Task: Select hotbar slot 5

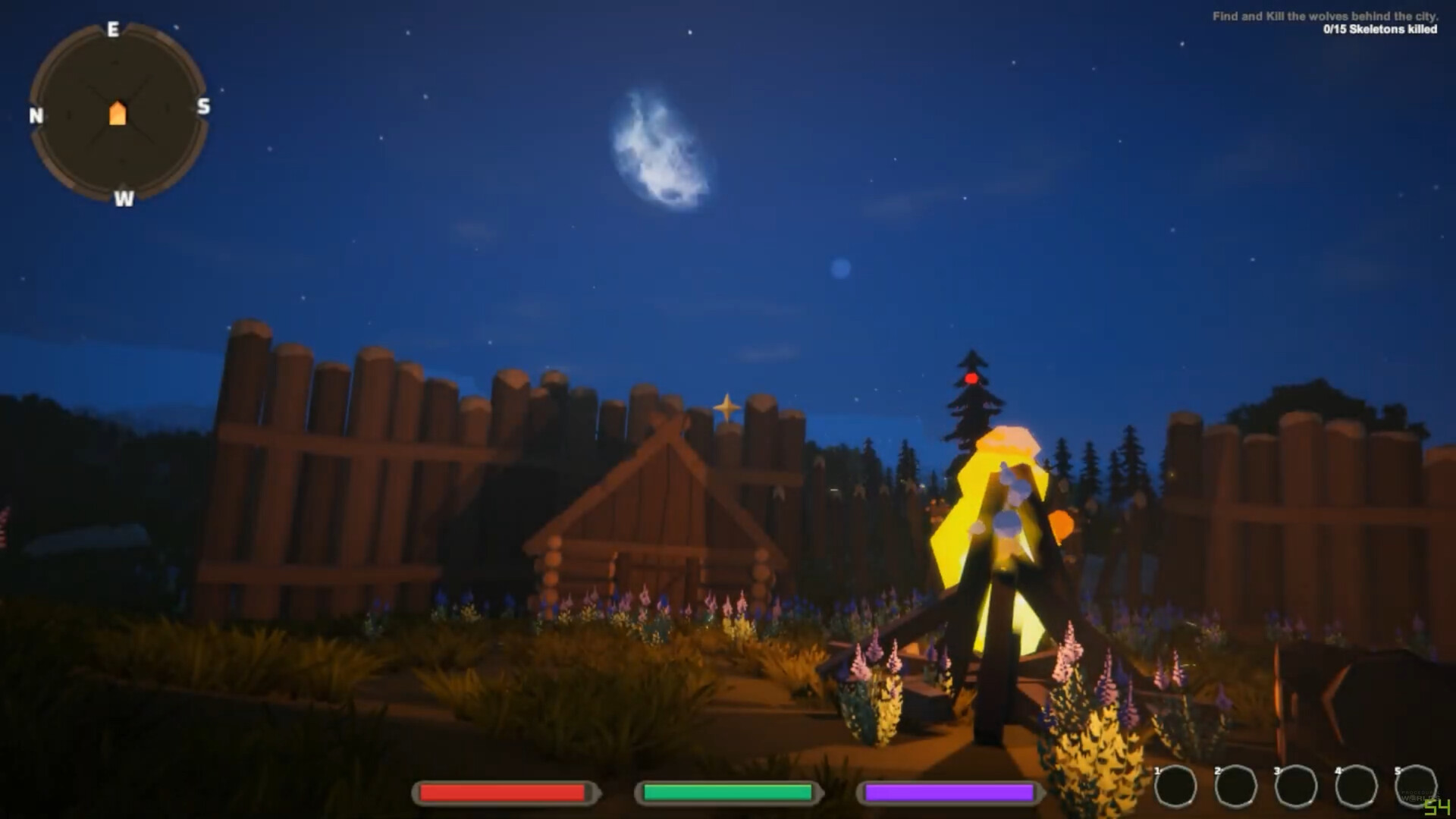Action: (1417, 786)
